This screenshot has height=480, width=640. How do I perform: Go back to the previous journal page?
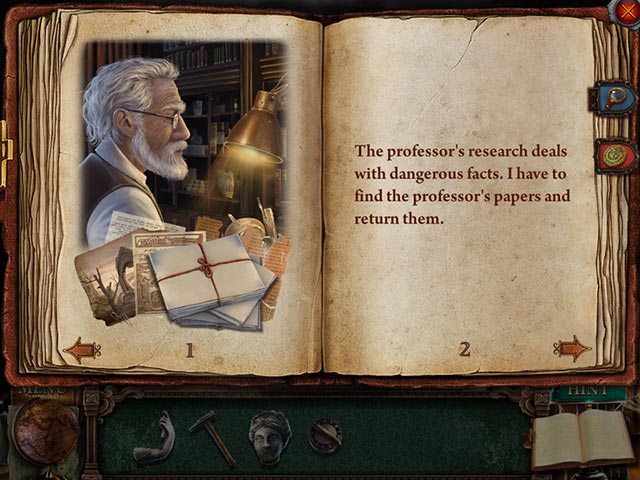pos(81,349)
